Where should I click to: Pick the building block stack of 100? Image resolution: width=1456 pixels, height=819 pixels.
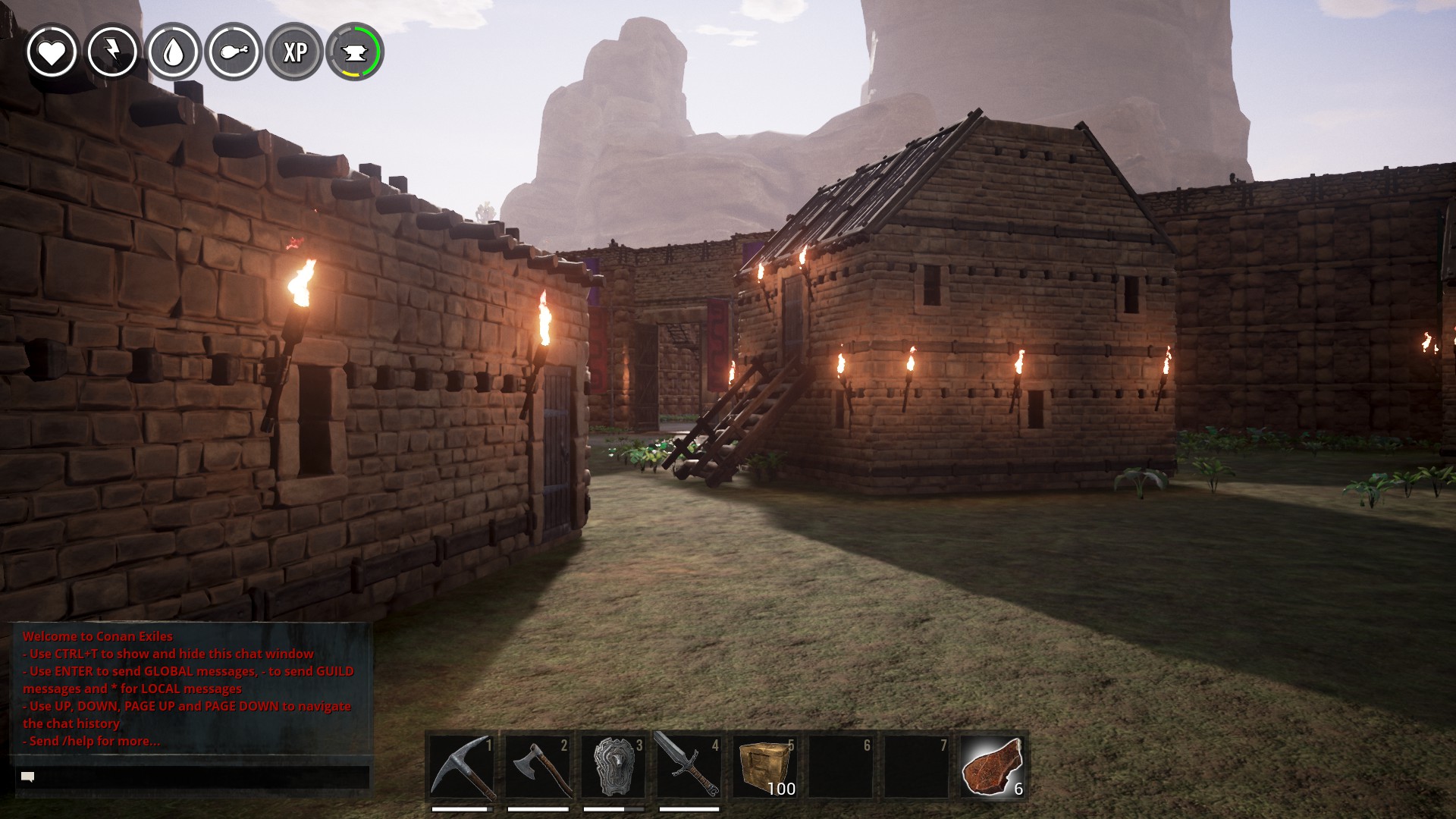(764, 767)
